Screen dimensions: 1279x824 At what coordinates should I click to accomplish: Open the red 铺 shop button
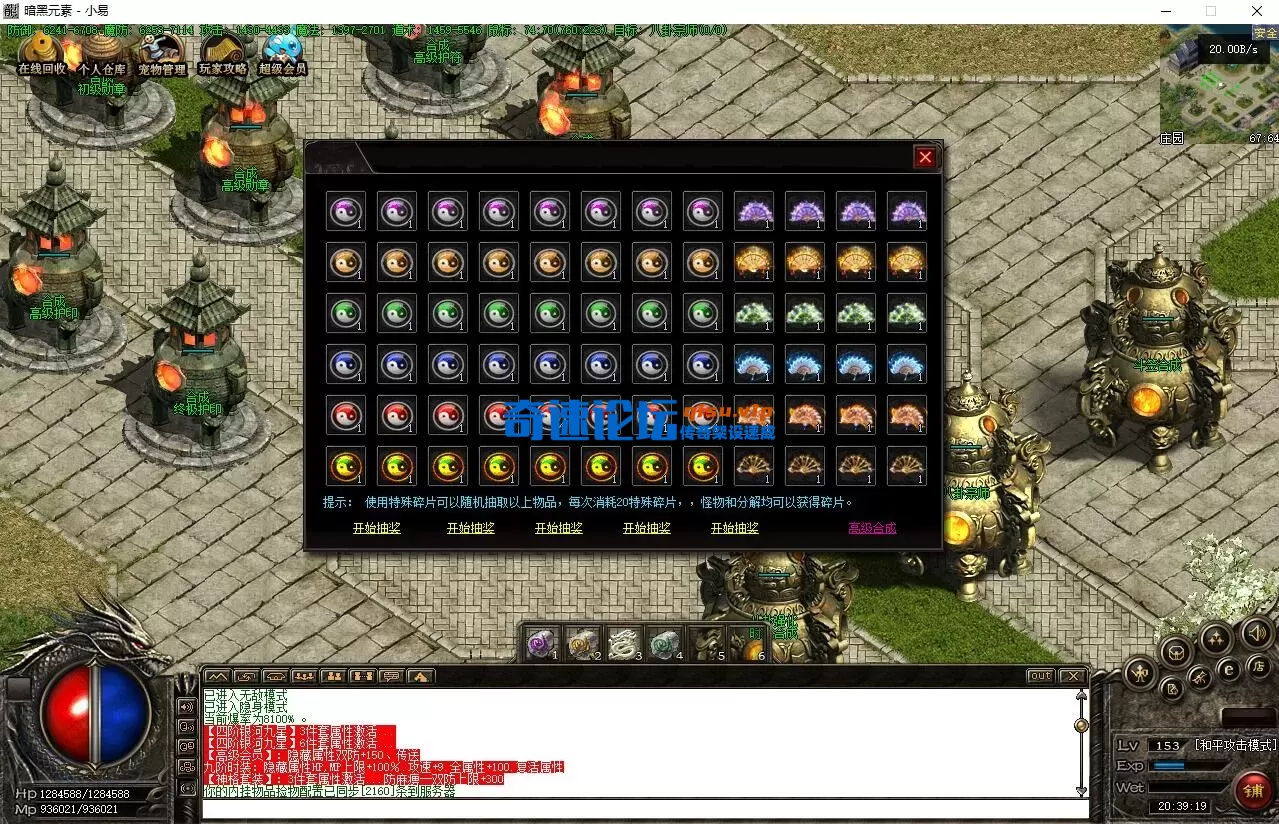1253,790
